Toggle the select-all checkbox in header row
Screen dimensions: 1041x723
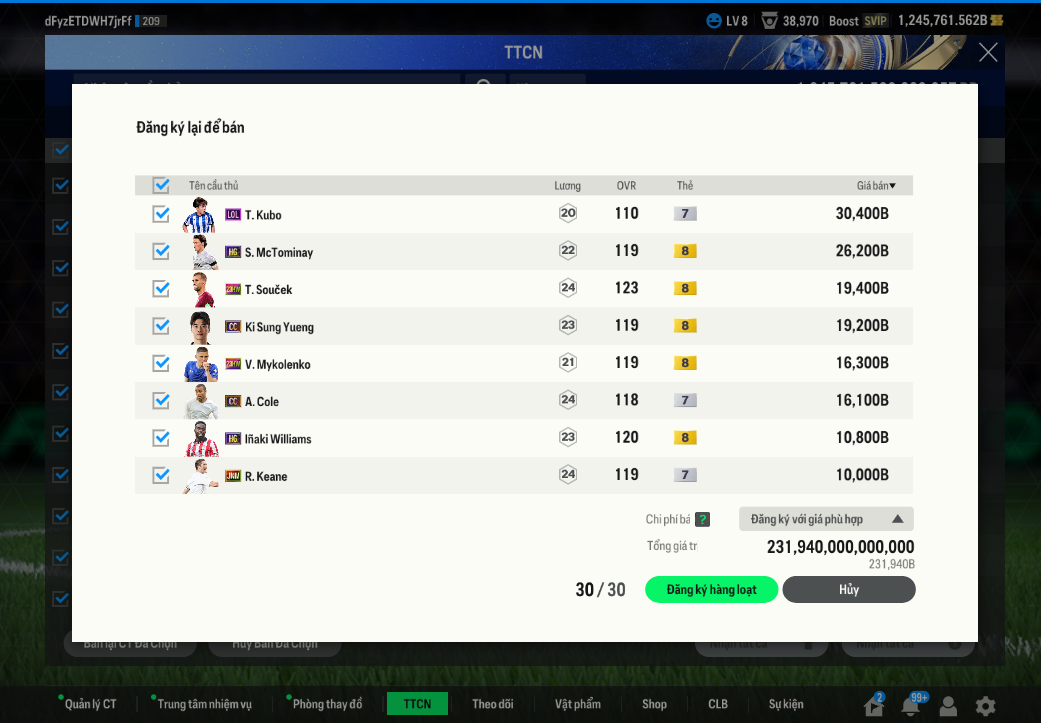tap(161, 185)
